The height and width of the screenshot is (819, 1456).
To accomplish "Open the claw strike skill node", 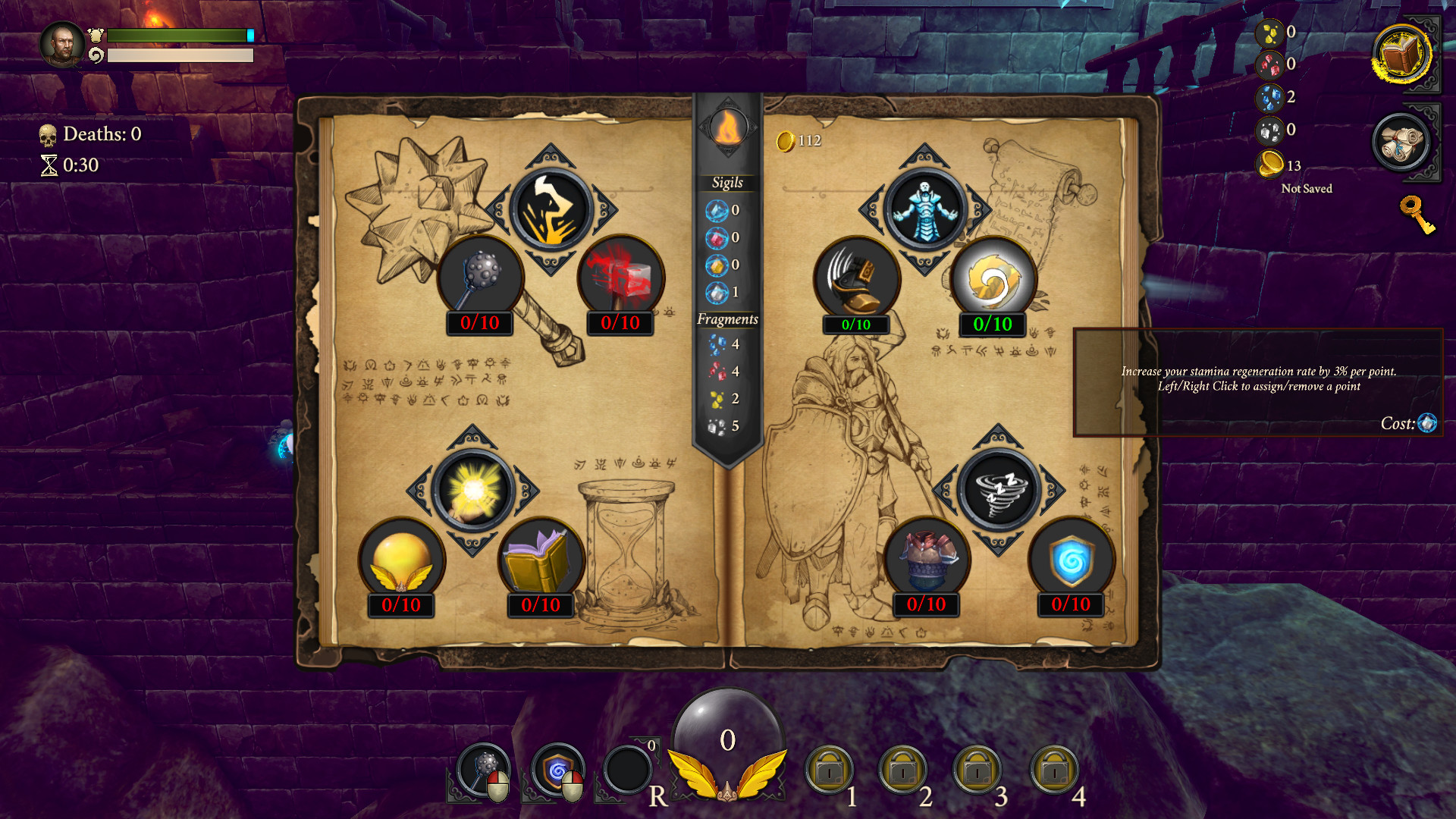I will (549, 210).
